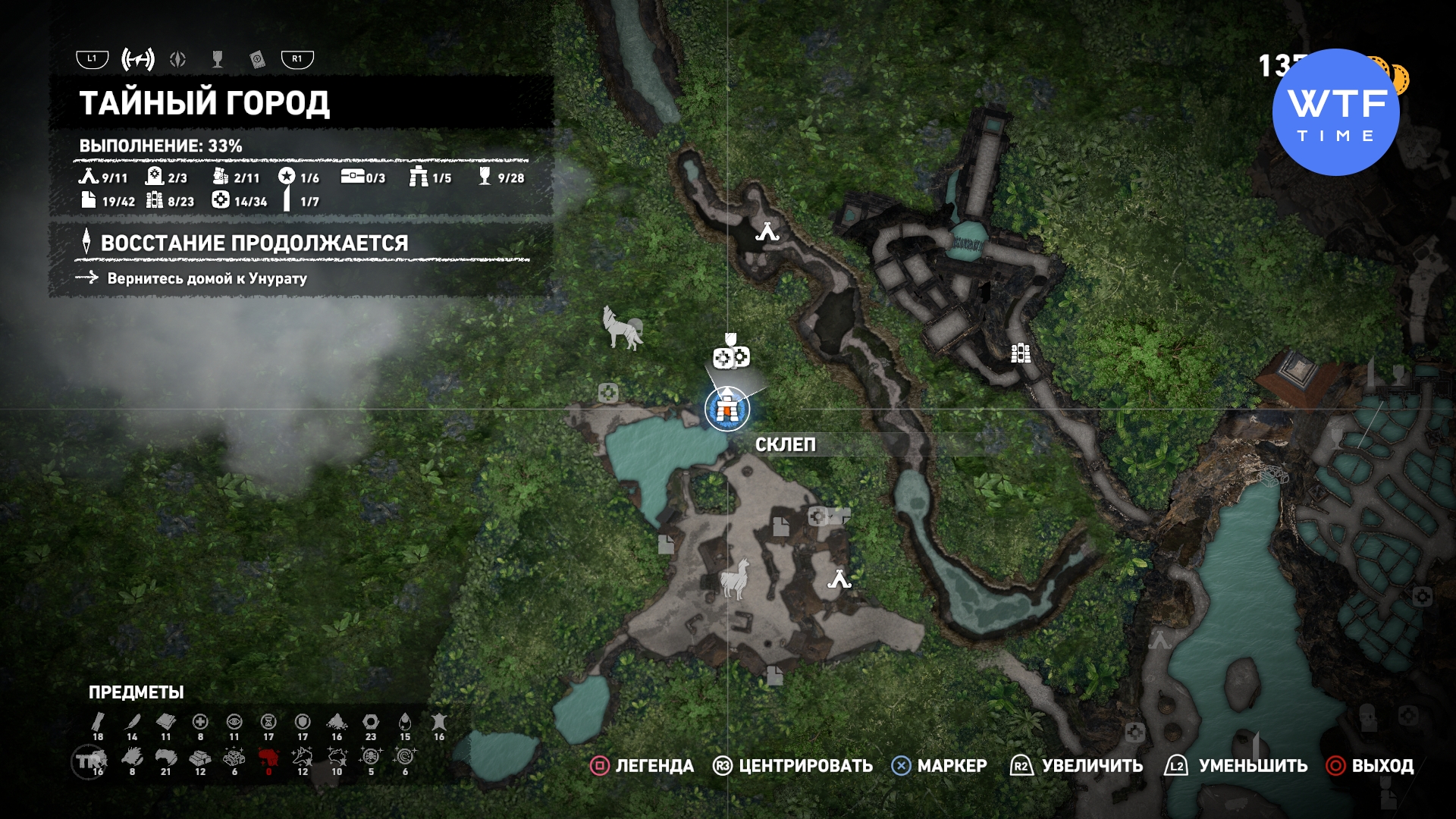Zoom out with УМЕНЬШИТЬ
The height and width of the screenshot is (819, 1456).
click(x=1236, y=766)
